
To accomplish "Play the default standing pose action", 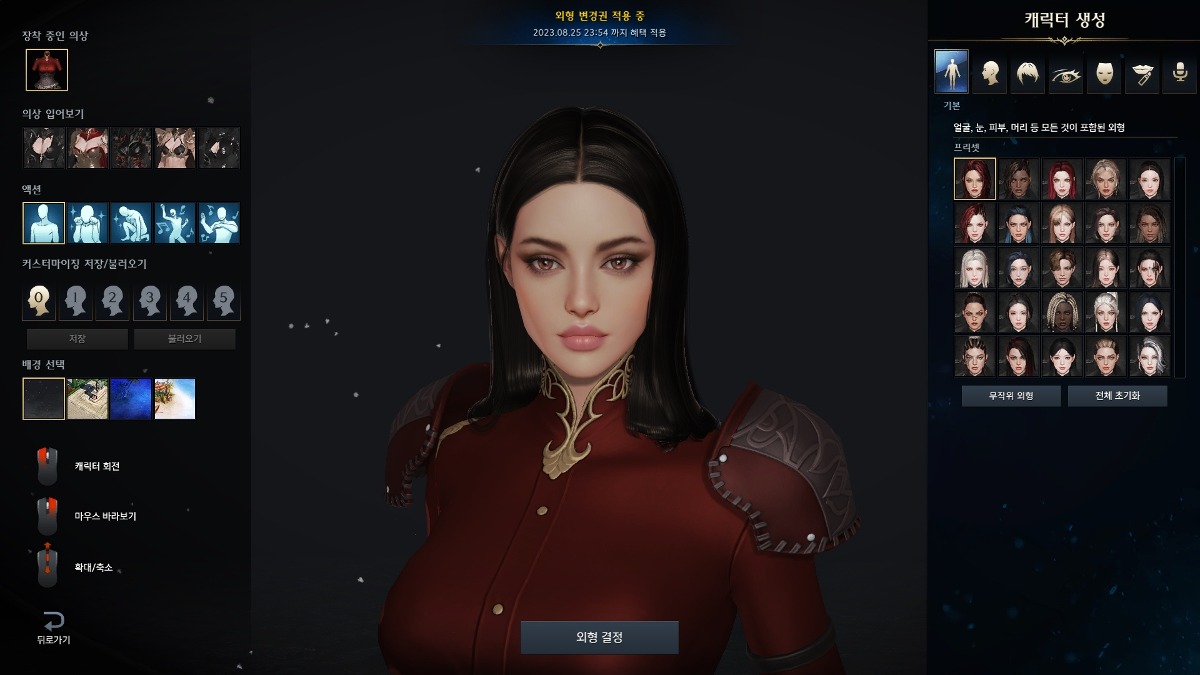I will point(43,223).
